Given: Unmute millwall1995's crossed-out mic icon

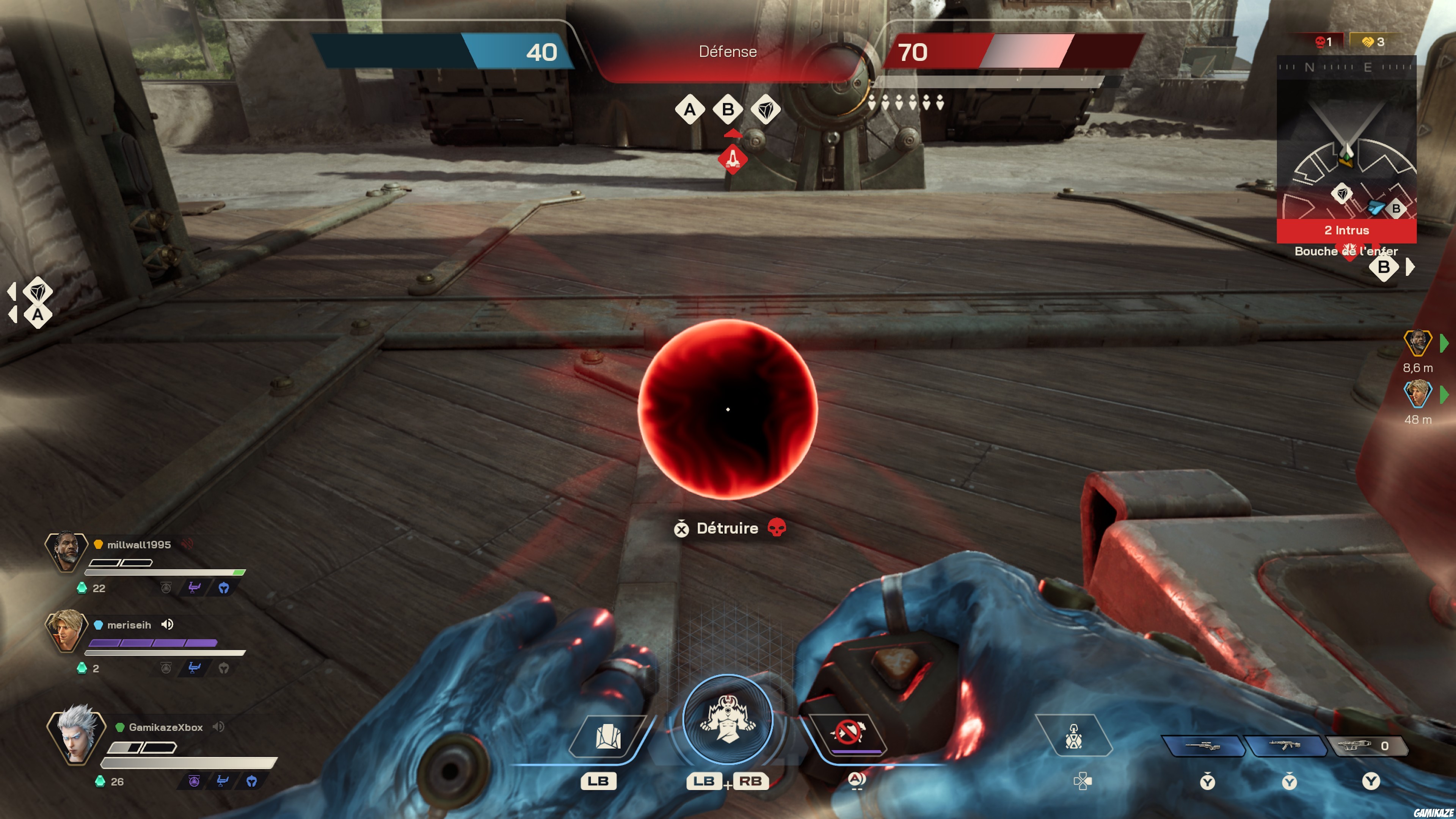Looking at the screenshot, I should [187, 544].
